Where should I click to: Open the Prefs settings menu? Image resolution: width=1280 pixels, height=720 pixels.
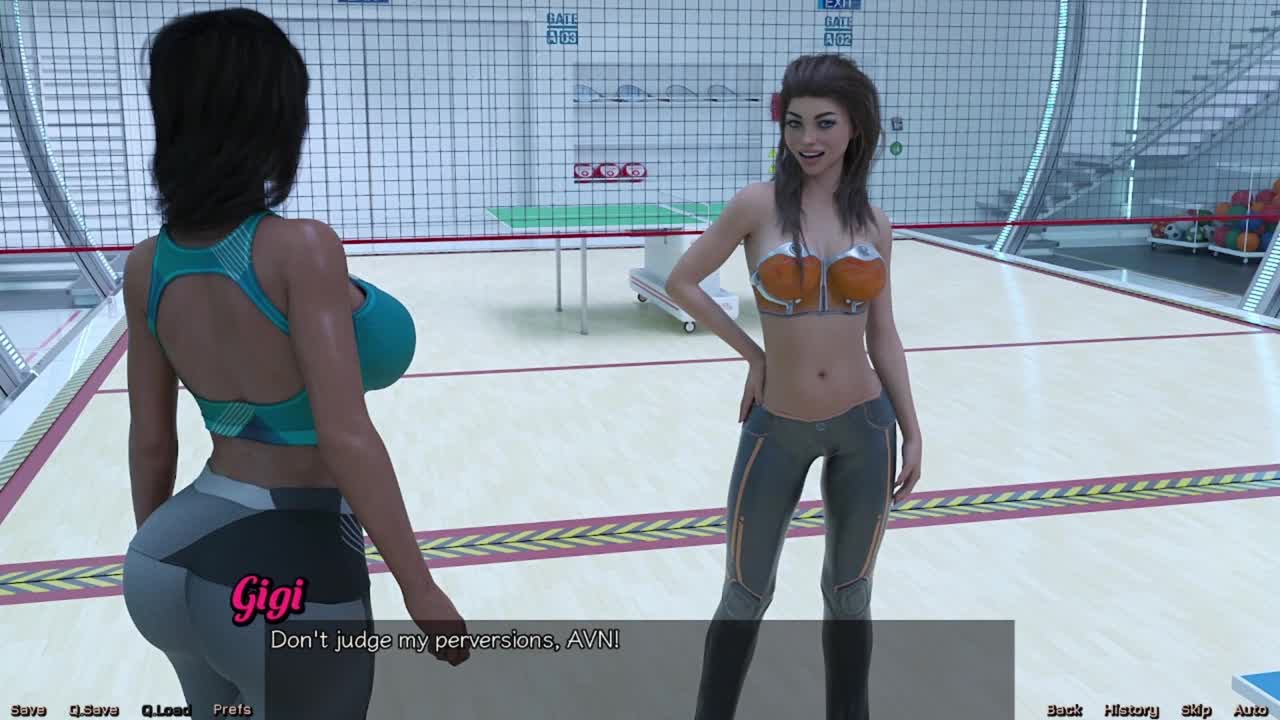point(232,710)
